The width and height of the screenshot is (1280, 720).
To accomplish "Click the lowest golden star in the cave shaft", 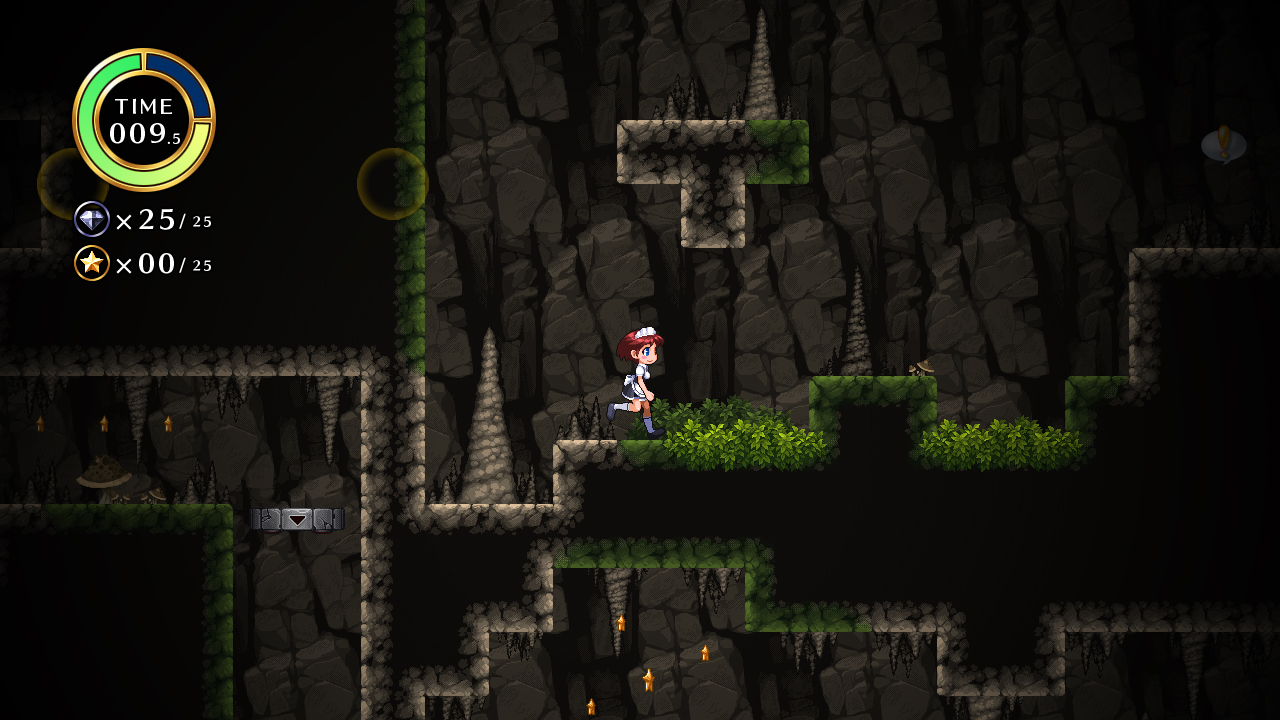I will point(591,705).
